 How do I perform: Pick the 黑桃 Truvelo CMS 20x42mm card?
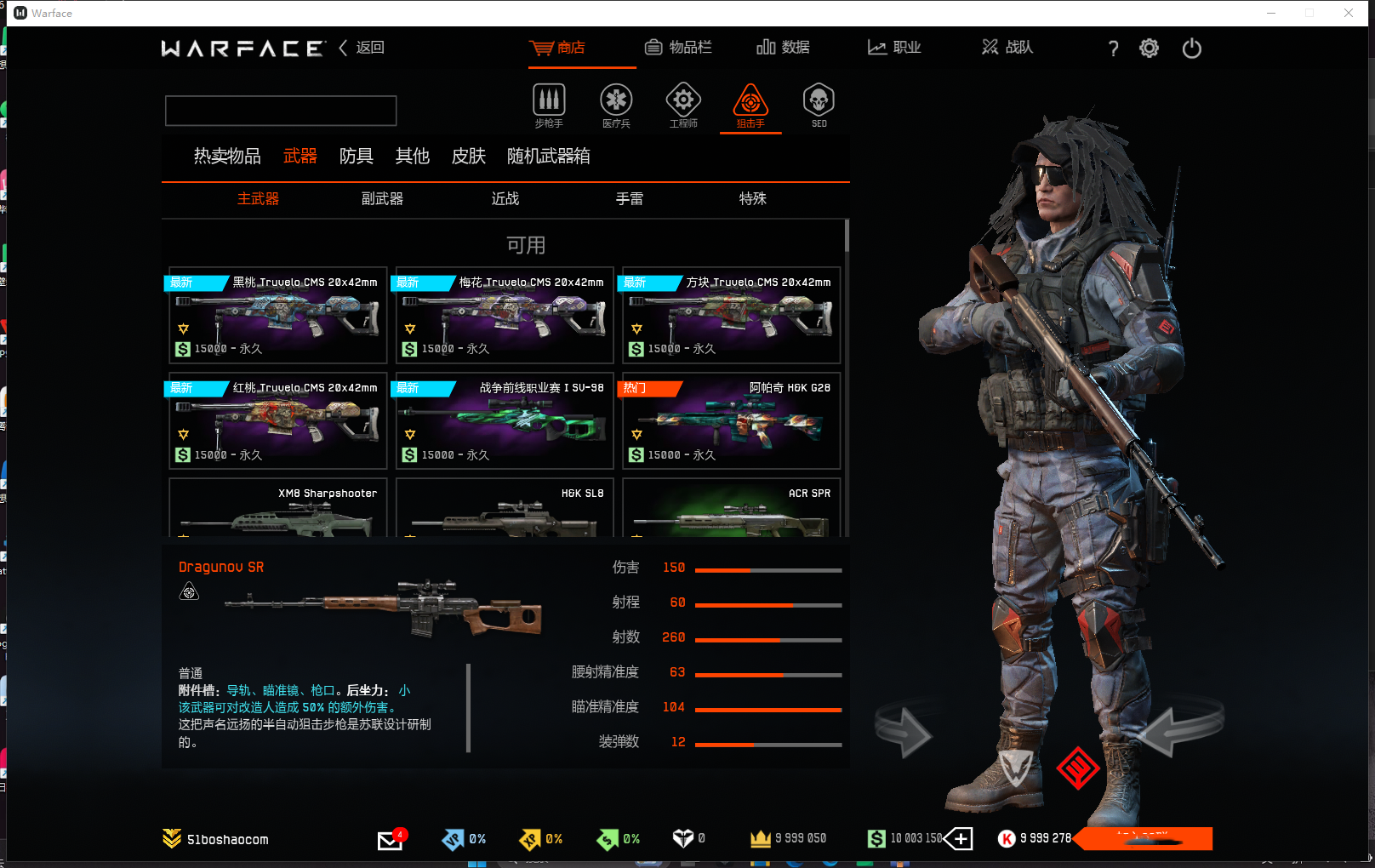(x=278, y=316)
